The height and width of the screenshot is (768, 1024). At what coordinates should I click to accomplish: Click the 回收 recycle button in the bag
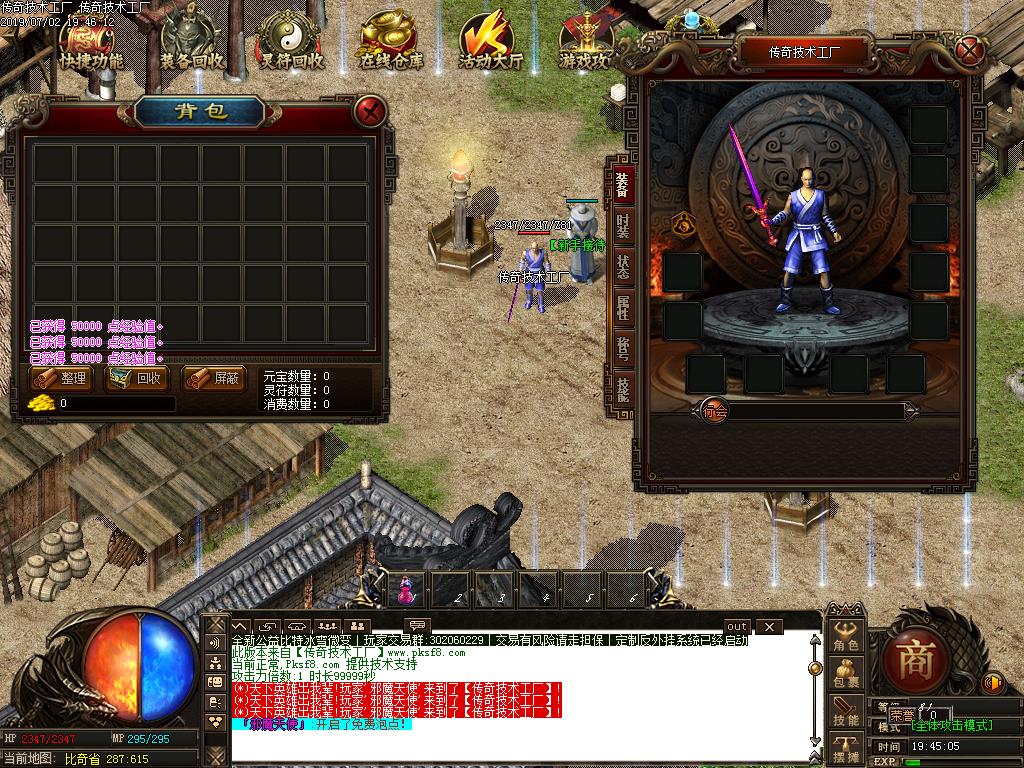pyautogui.click(x=138, y=379)
